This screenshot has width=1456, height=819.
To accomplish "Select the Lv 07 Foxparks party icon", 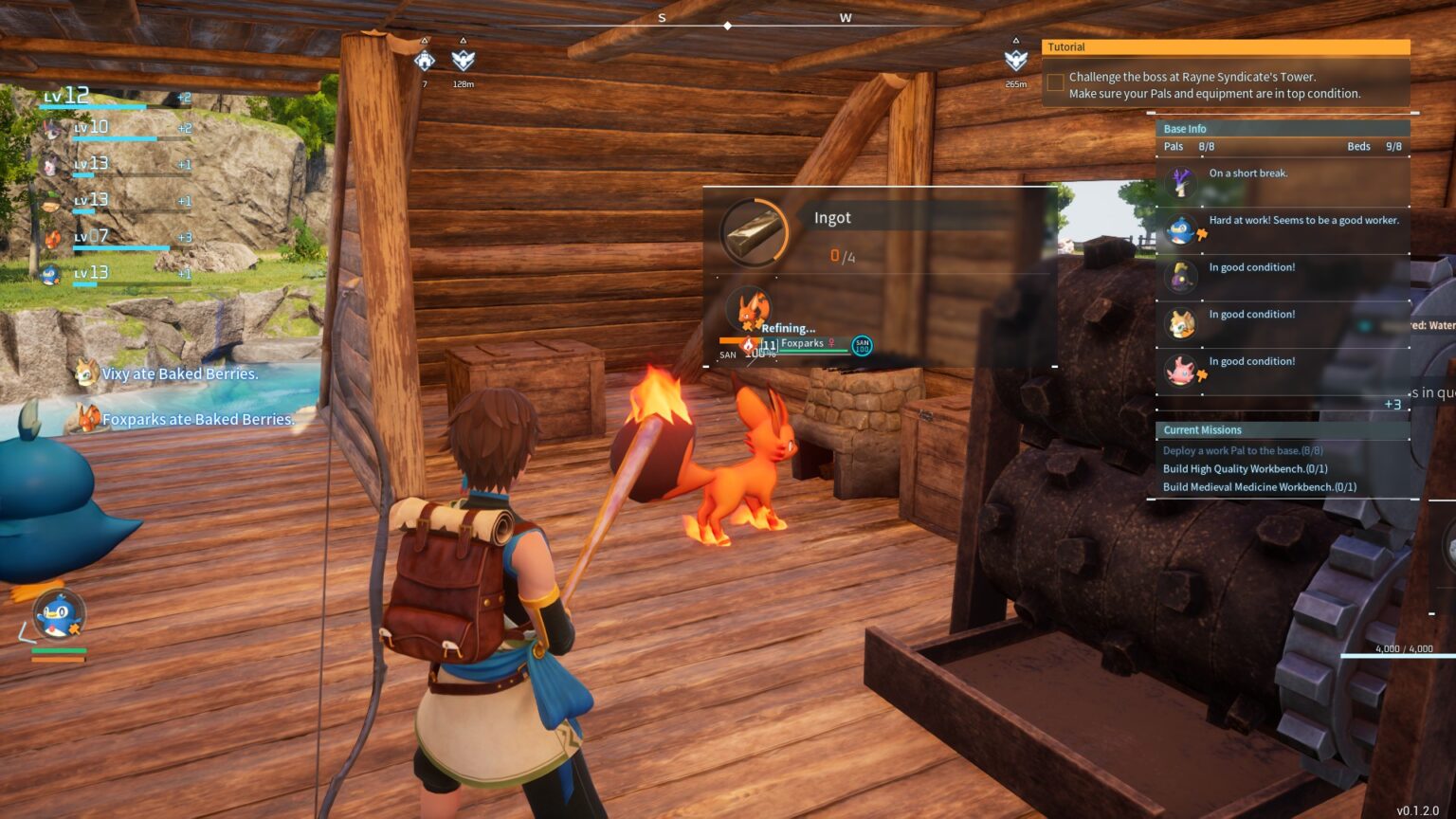I will pos(53,238).
